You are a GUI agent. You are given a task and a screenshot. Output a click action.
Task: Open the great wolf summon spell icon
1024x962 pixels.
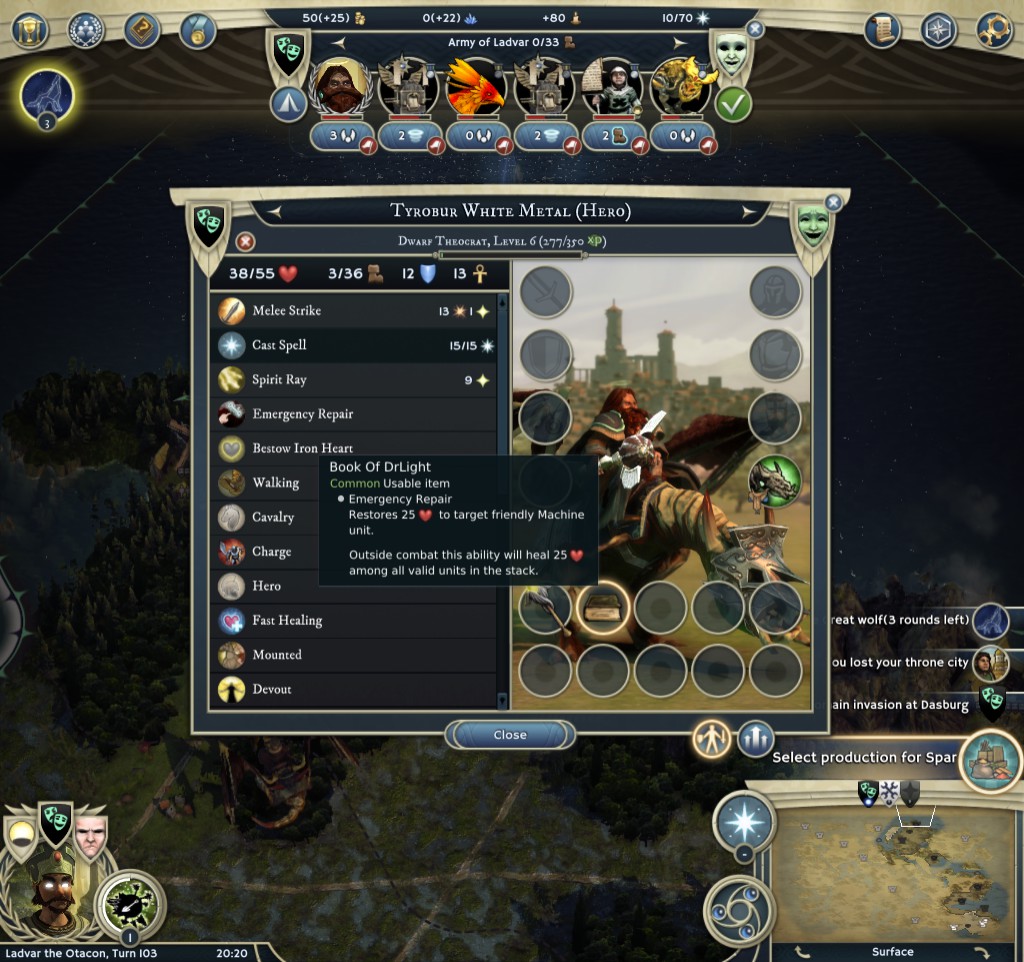47,96
